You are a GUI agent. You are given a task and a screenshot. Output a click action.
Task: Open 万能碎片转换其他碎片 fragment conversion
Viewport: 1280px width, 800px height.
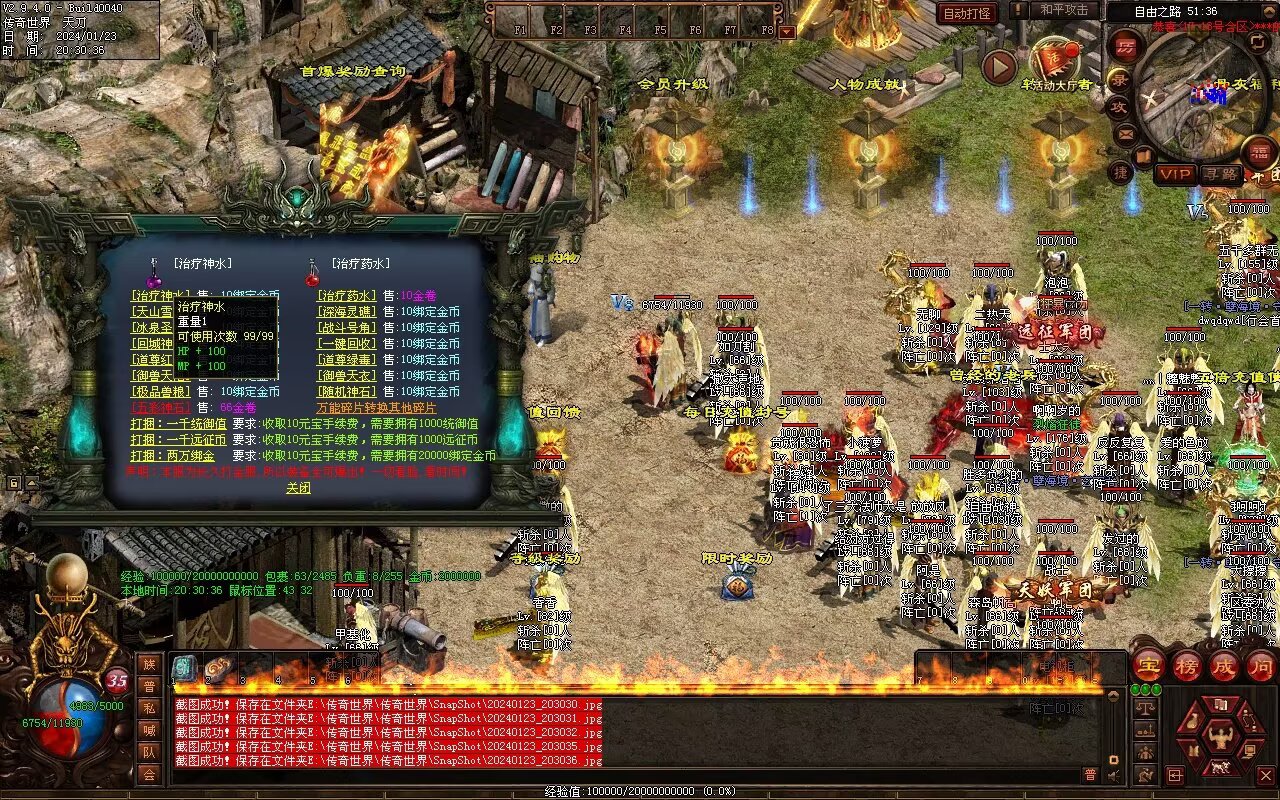(x=376, y=407)
